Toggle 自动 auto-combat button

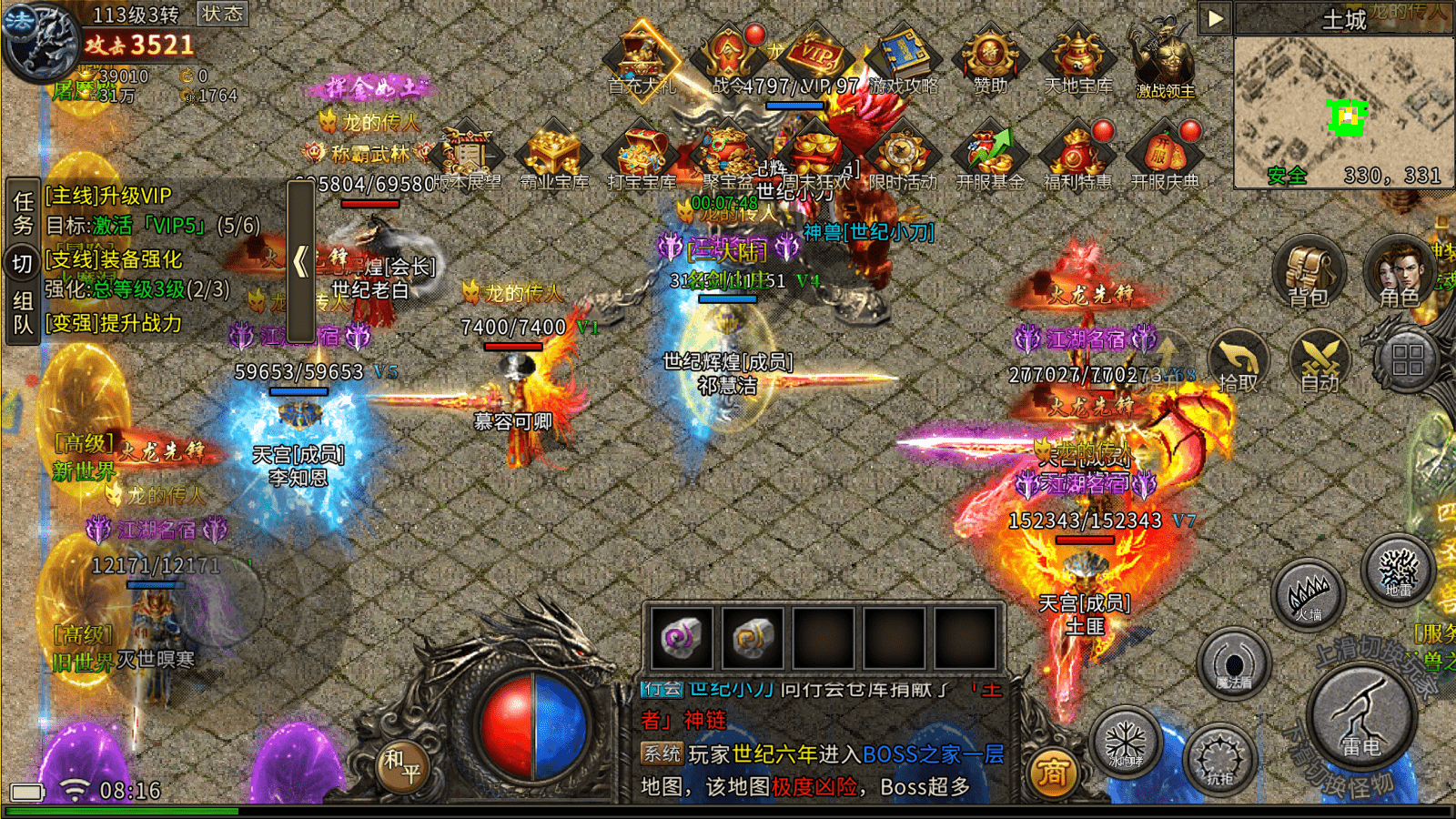(1319, 360)
